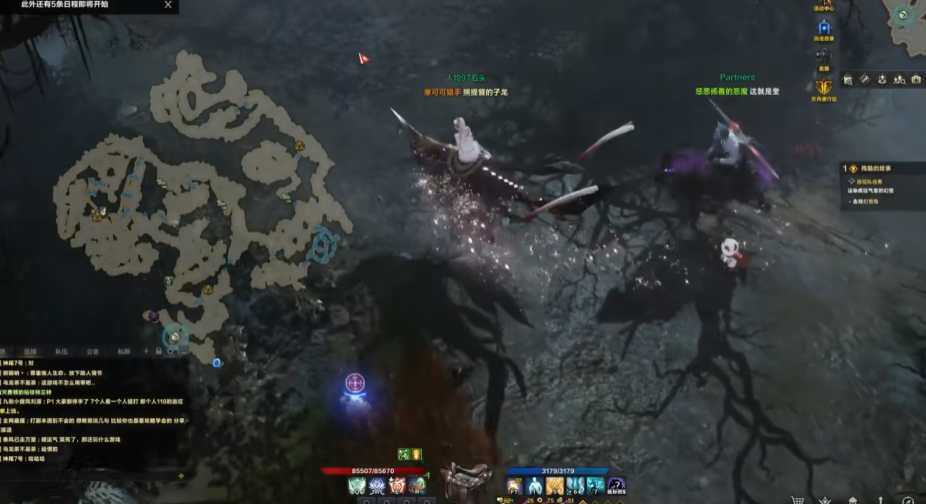The width and height of the screenshot is (926, 504).
Task: Add a new chat tab with plus
Action: coord(146,352)
